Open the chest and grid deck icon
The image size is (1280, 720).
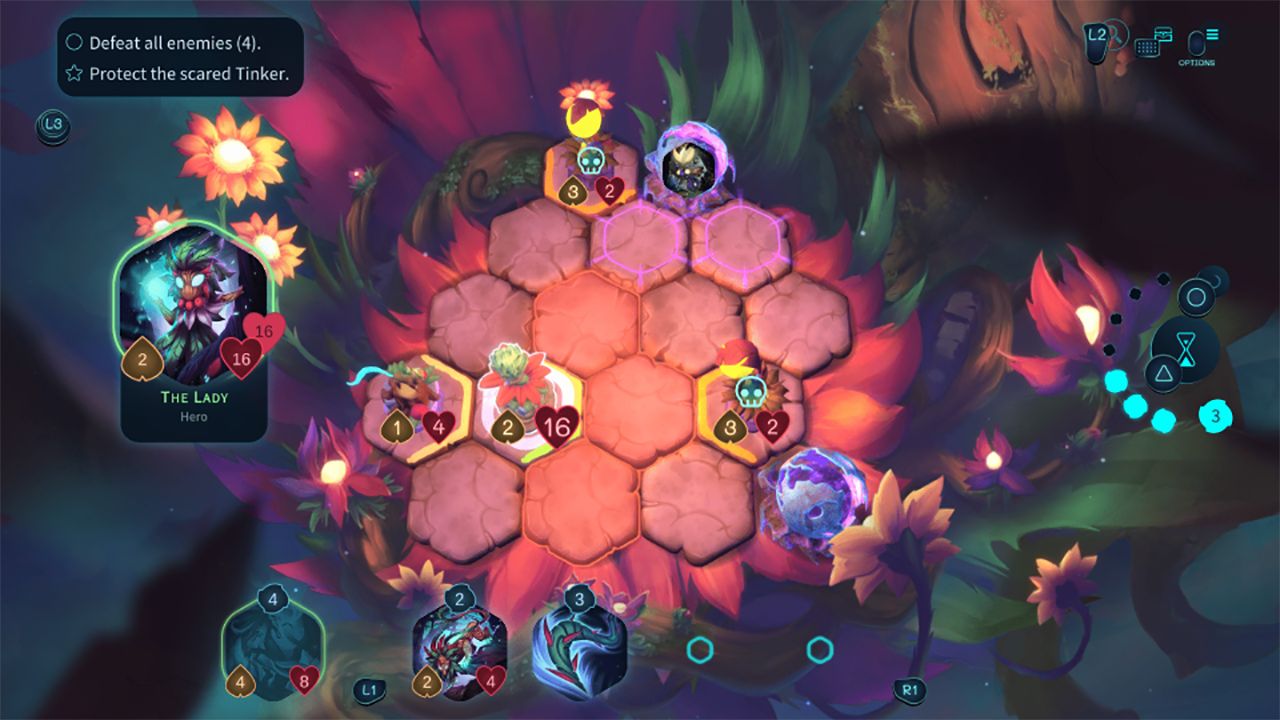(1154, 43)
